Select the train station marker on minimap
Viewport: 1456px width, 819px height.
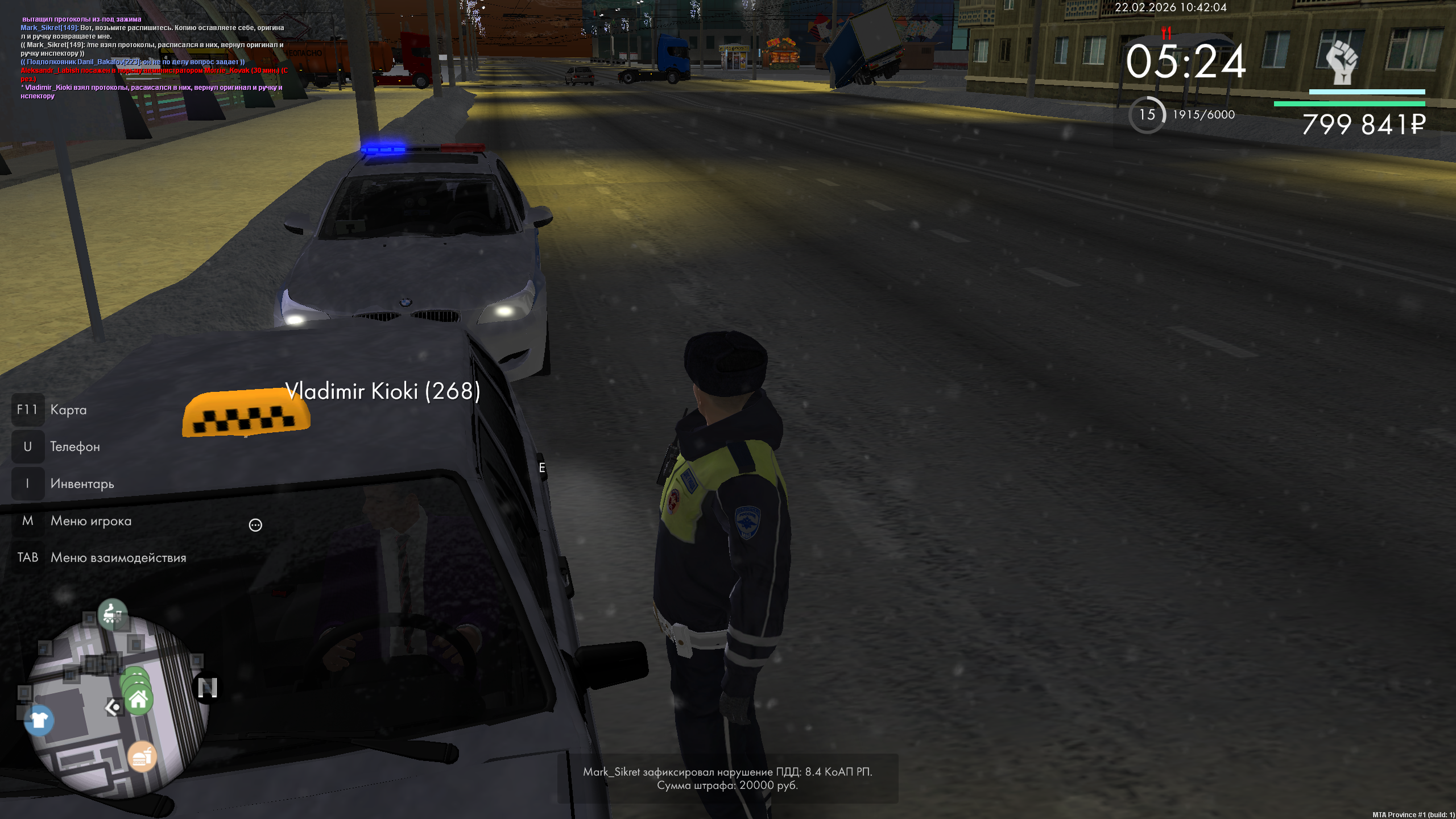(x=112, y=614)
